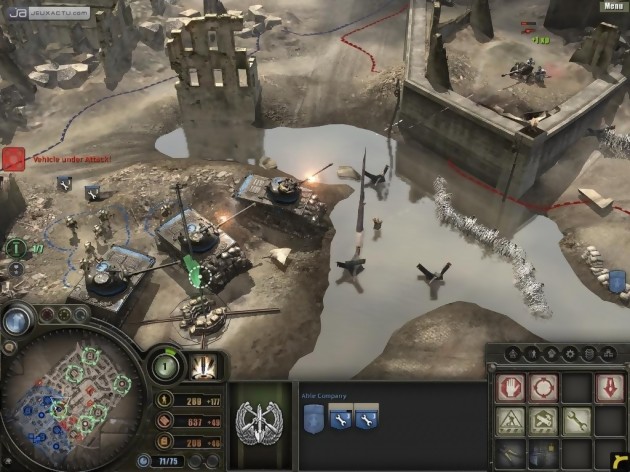Select the red crosshair attack command

click(543, 386)
